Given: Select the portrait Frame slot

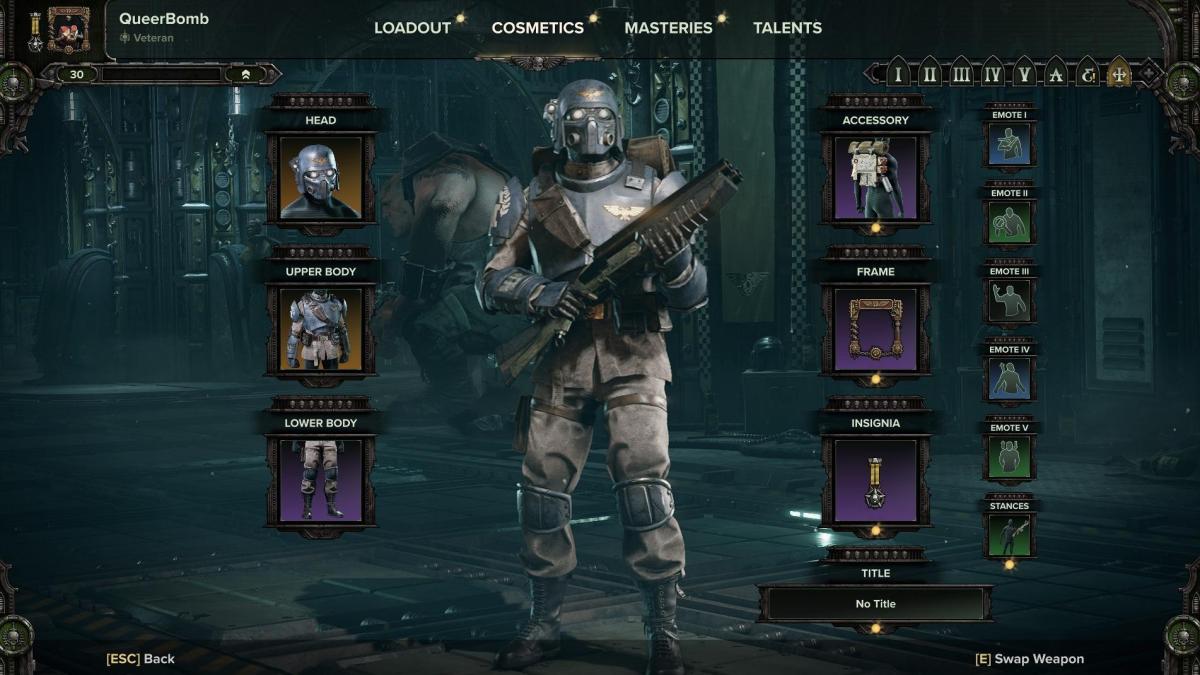Looking at the screenshot, I should 875,330.
